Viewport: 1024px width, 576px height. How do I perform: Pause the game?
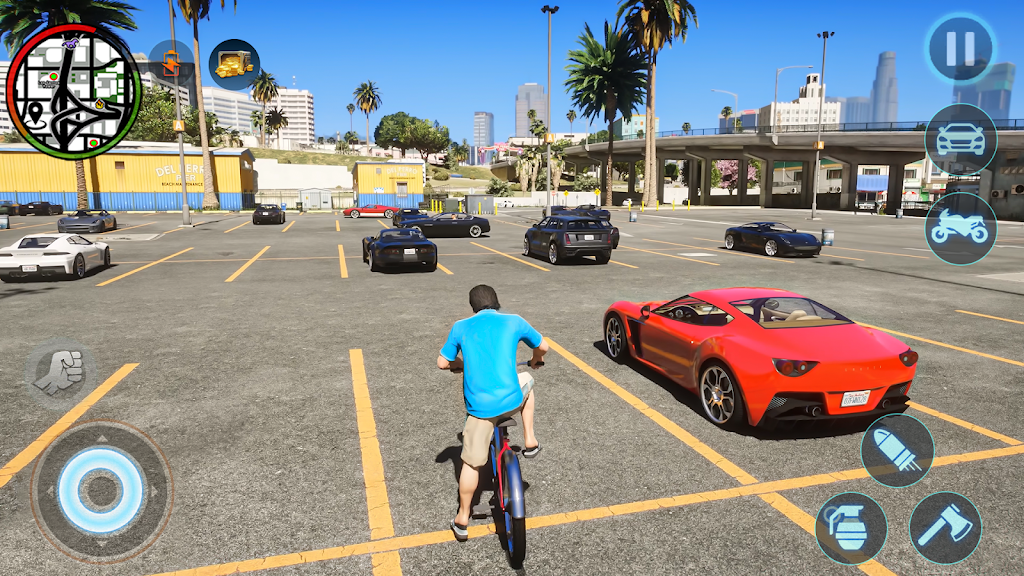(959, 49)
